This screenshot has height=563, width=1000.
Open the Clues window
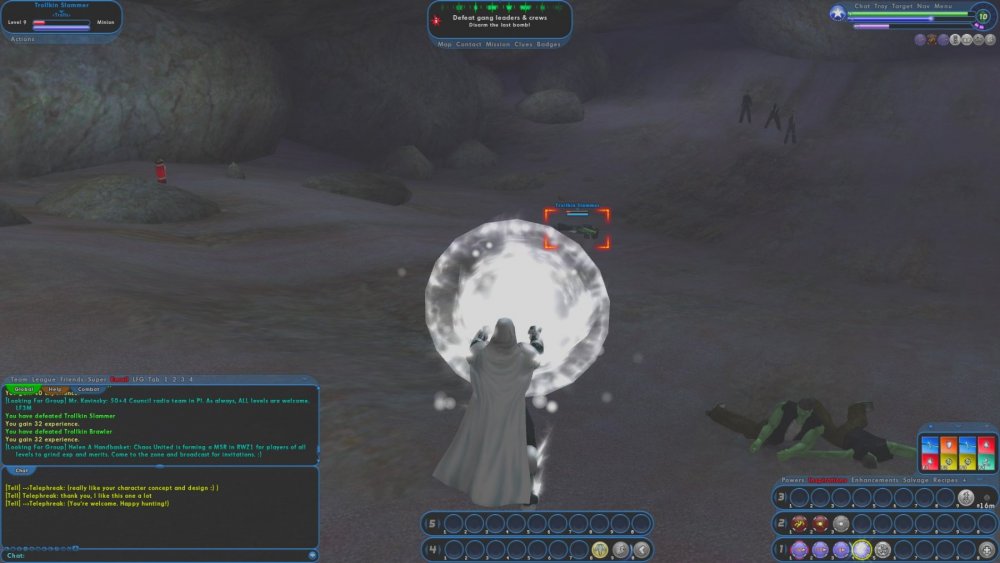[x=522, y=44]
